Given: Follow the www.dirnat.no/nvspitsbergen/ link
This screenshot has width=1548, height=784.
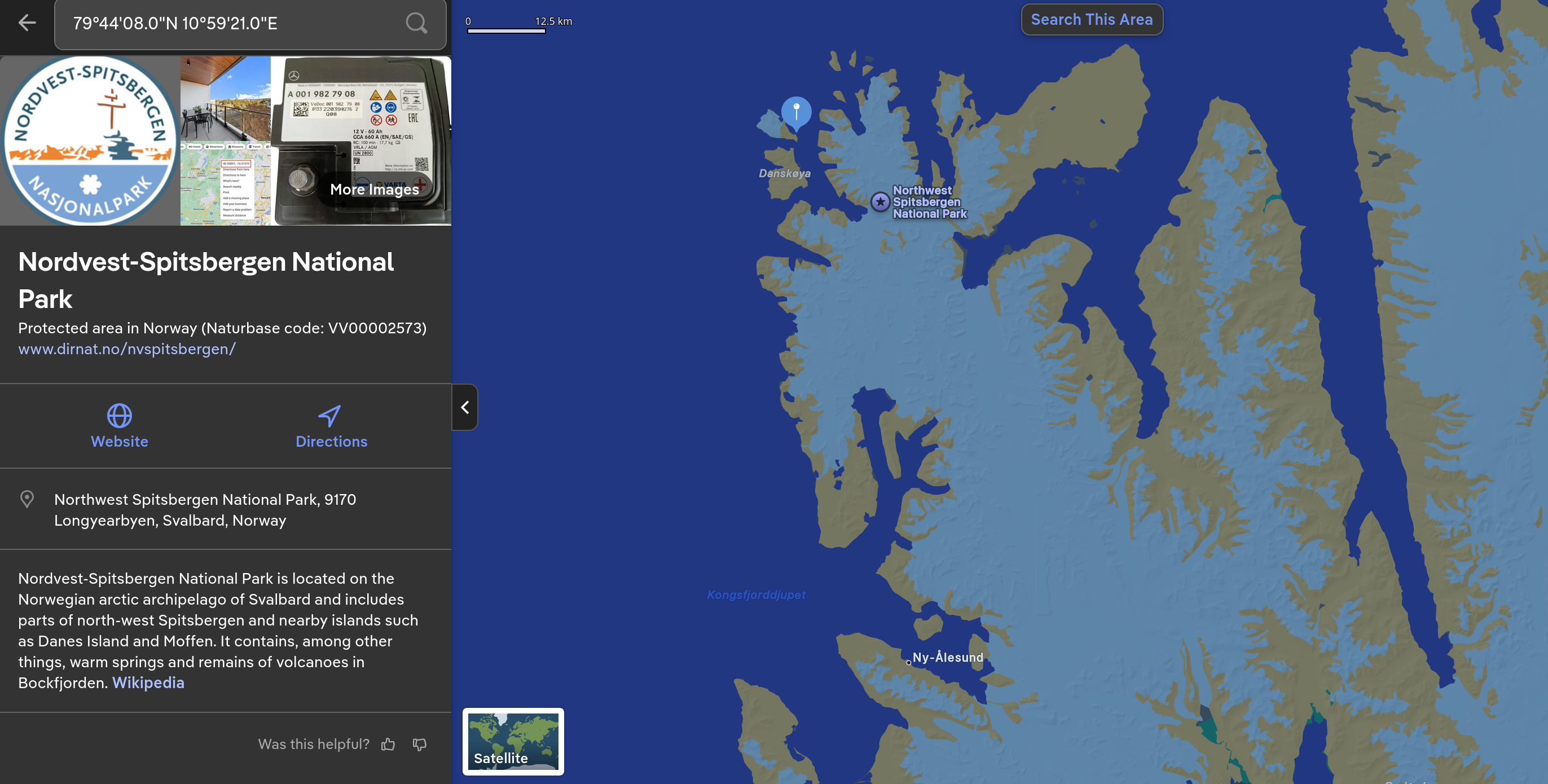Looking at the screenshot, I should coord(127,349).
